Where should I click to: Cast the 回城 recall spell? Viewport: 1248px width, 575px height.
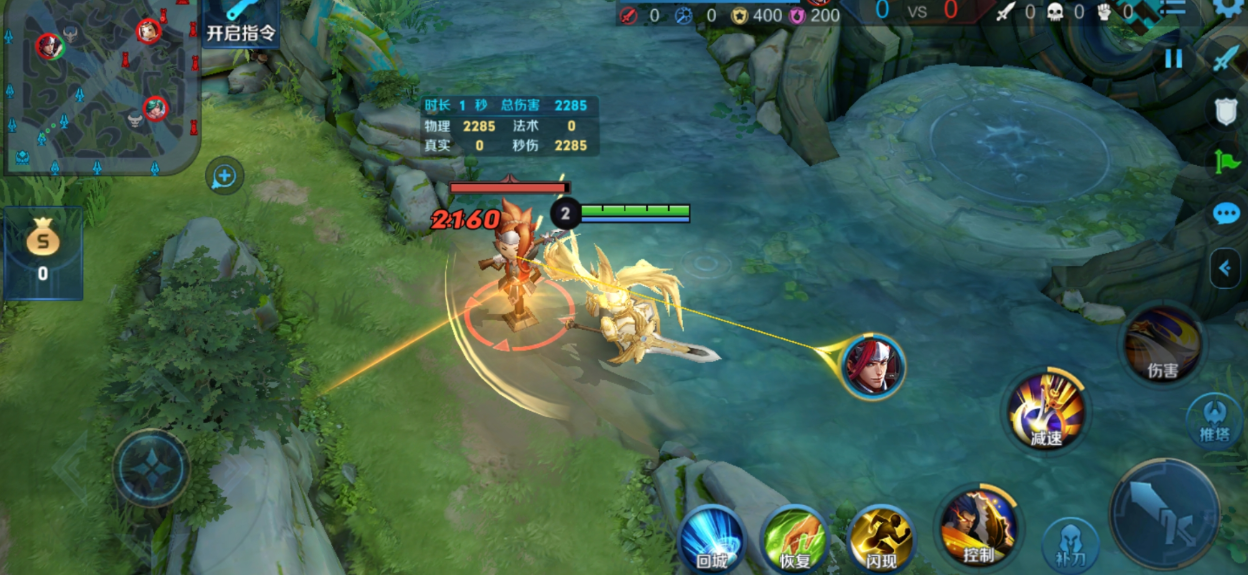[x=711, y=541]
